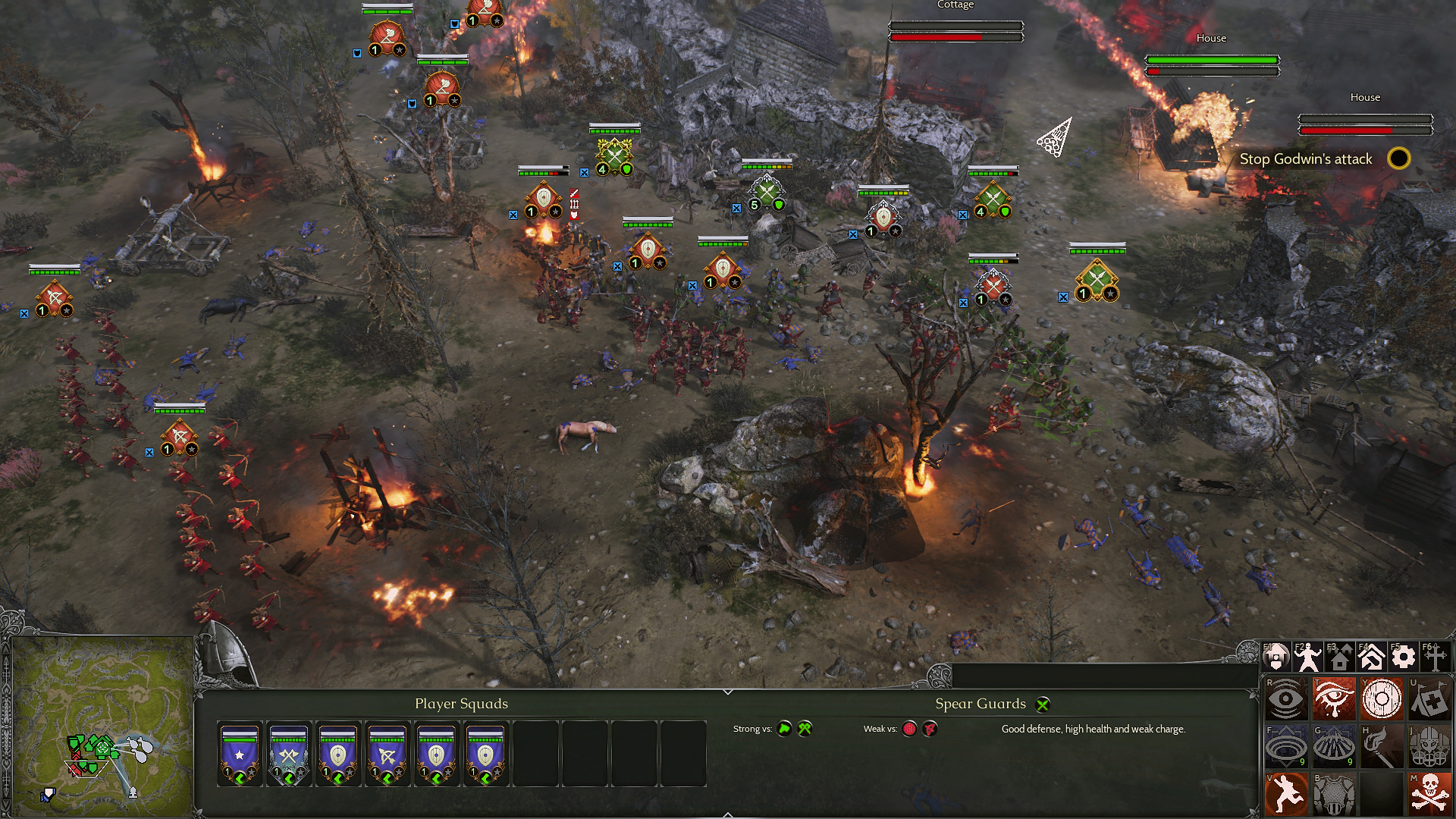Select the F4 building repair tab
Screen dimensions: 1456x819
pyautogui.click(x=1372, y=655)
